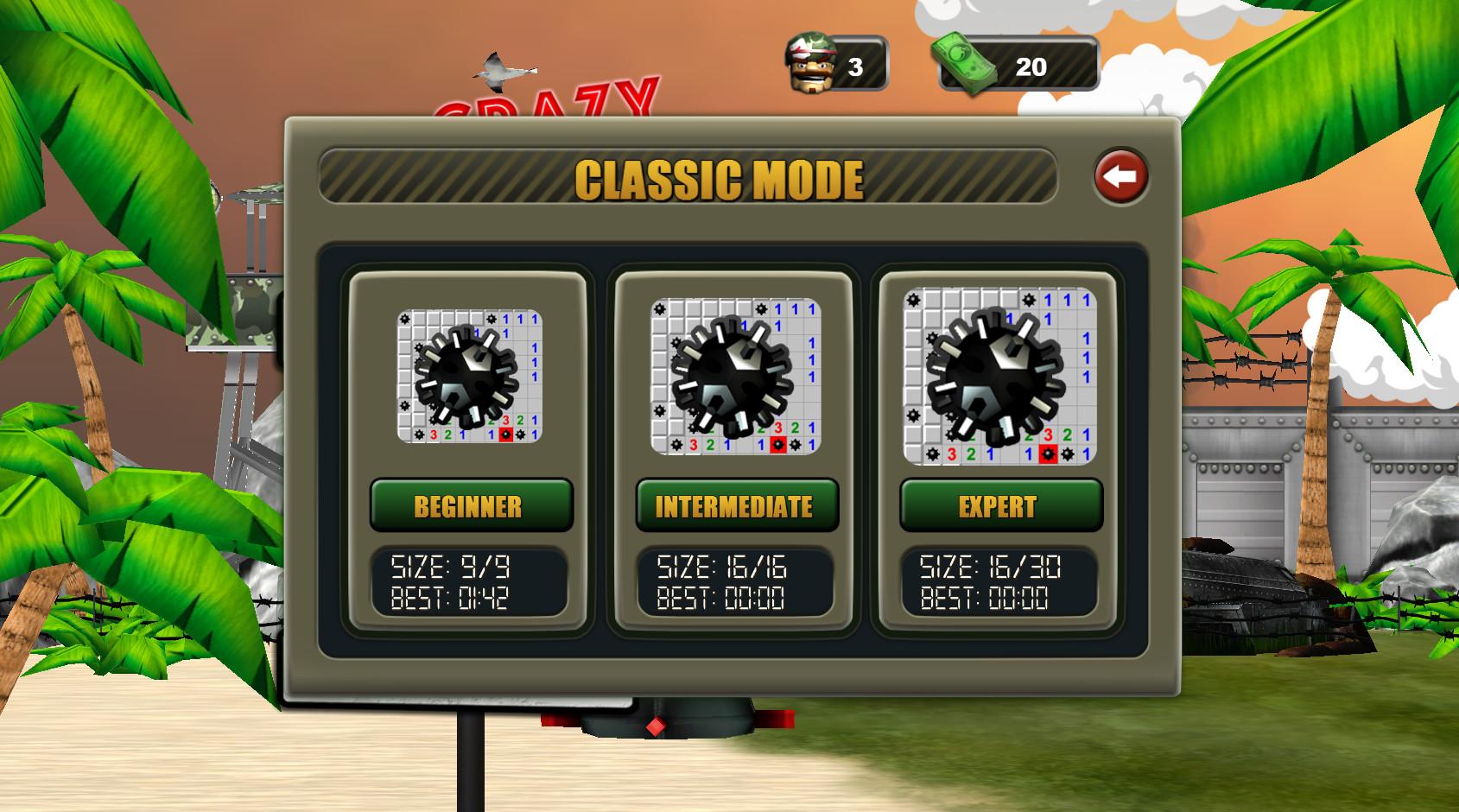Start an Intermediate difficulty game
The width and height of the screenshot is (1459, 812).
click(x=735, y=506)
